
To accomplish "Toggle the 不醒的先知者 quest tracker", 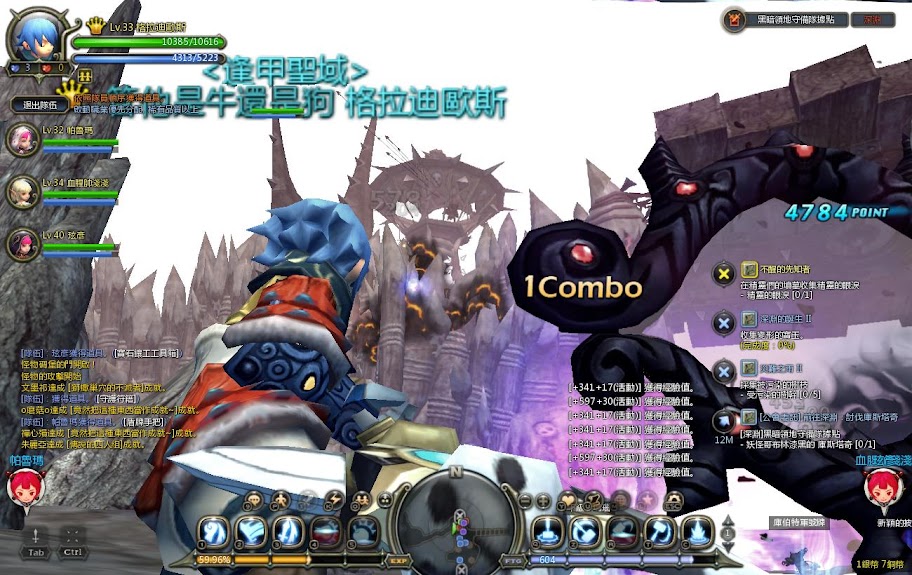I will [724, 272].
